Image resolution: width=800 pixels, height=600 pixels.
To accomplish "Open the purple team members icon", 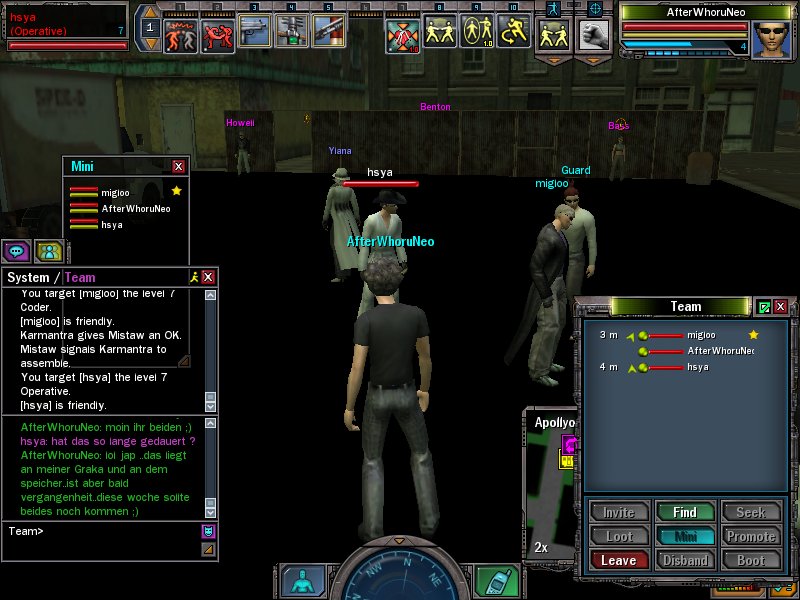I will [48, 251].
